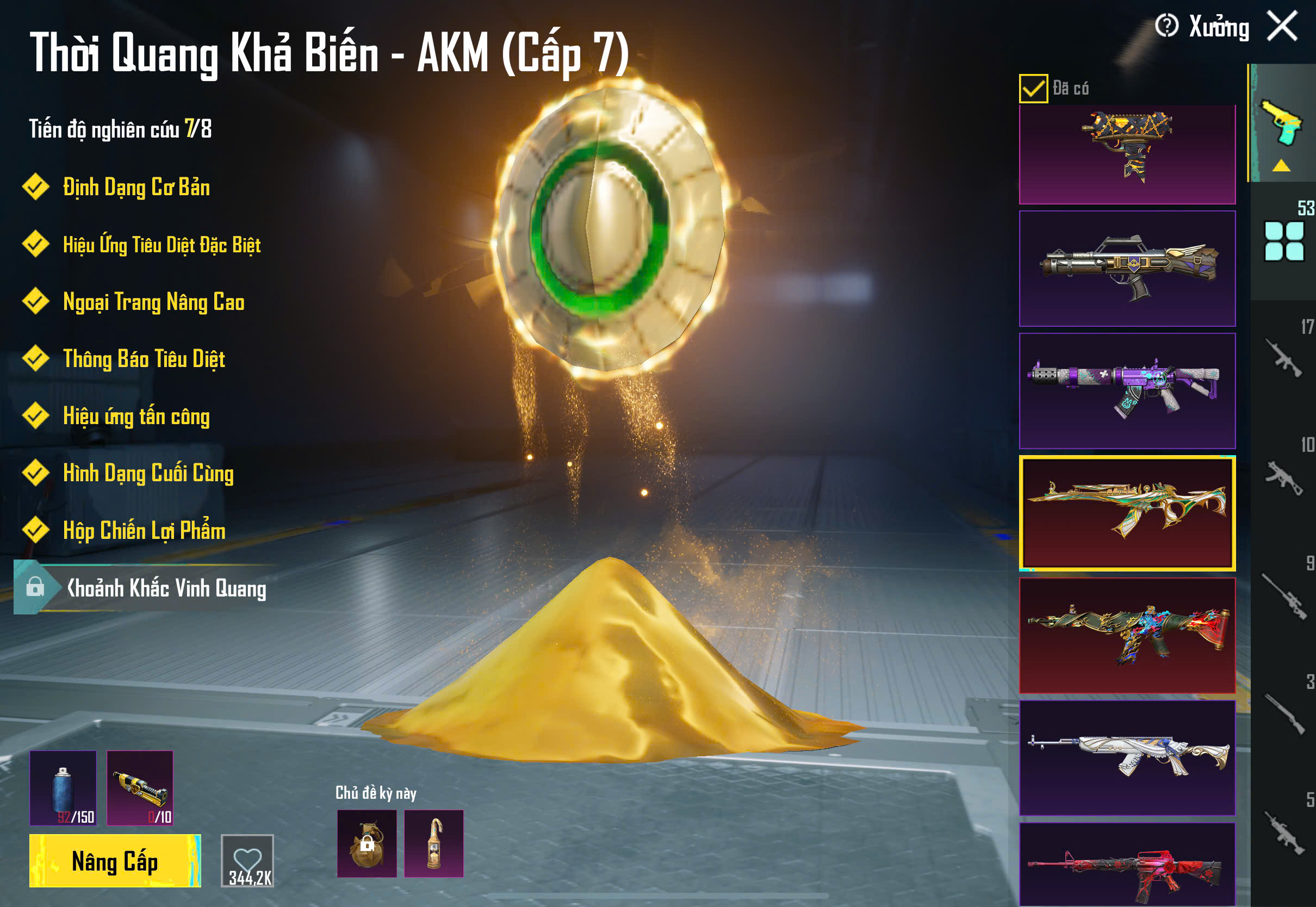Open the blue paint canister material slot
This screenshot has width=1316, height=907.
coord(63,788)
